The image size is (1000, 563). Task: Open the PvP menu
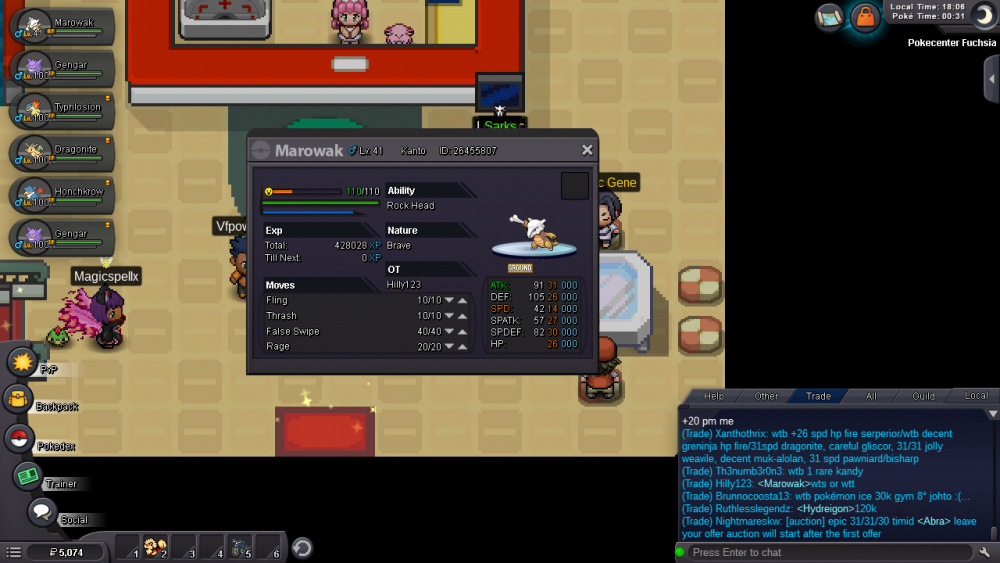tap(22, 362)
